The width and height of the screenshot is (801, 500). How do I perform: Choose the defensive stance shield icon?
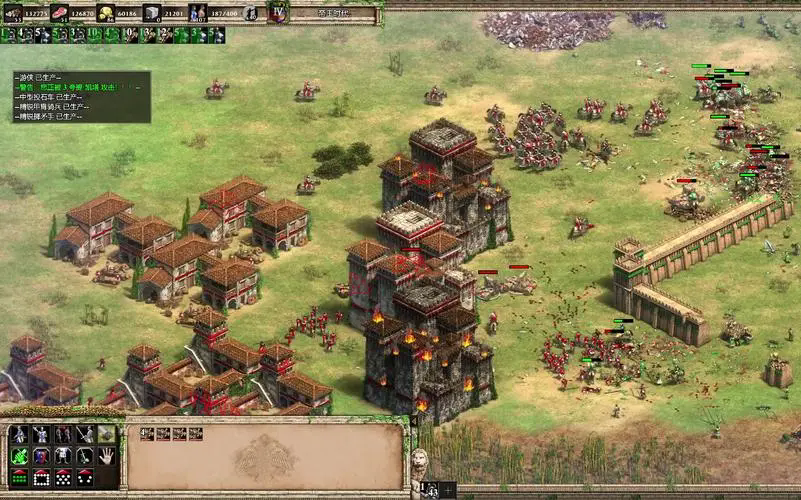point(41,457)
